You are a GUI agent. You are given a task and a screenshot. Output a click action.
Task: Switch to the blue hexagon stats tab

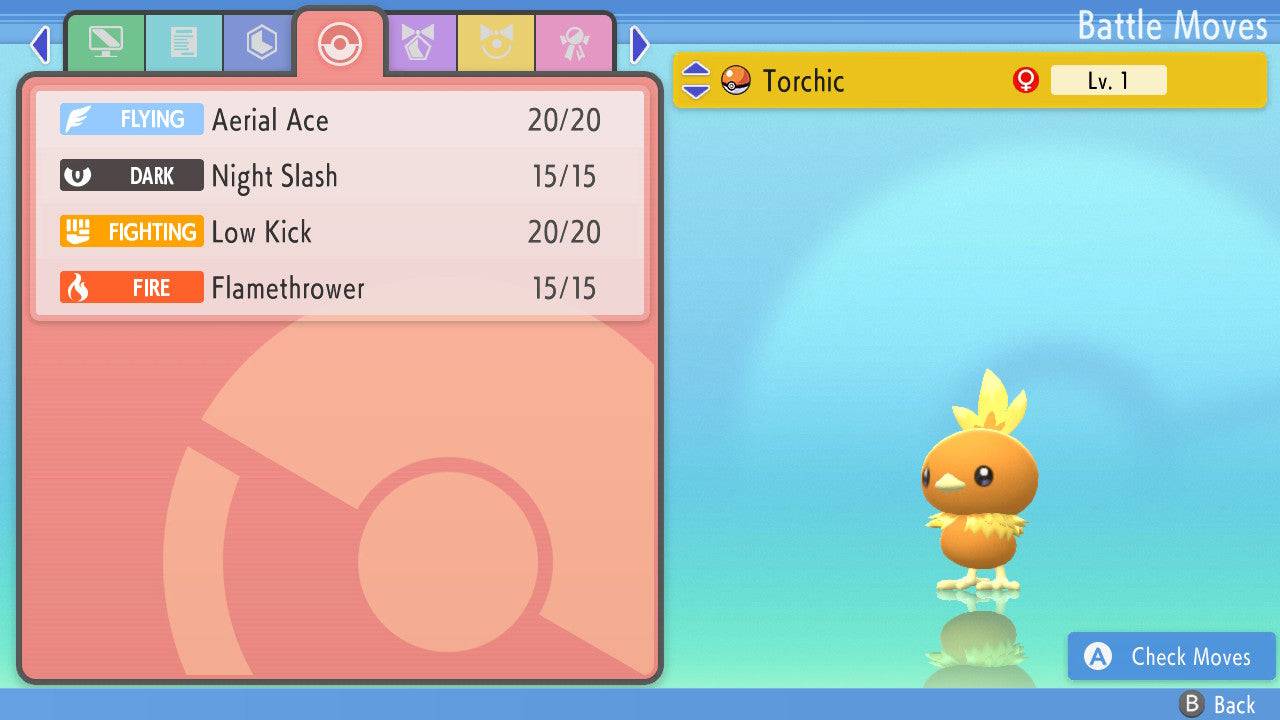pos(261,43)
